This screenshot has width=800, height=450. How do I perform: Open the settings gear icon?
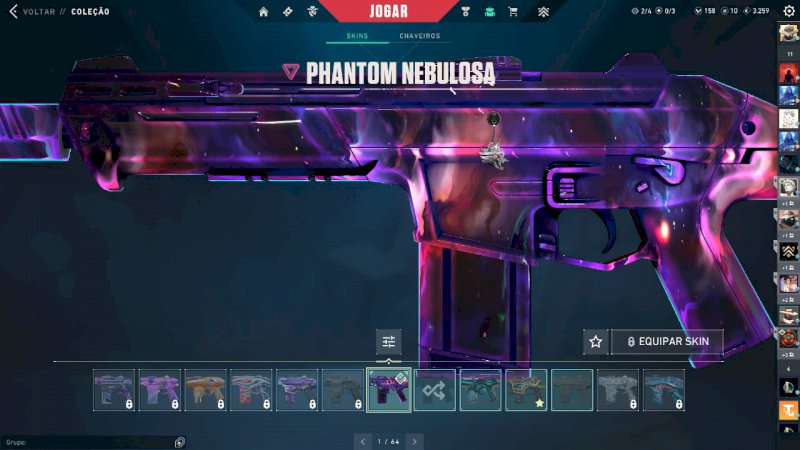coord(788,12)
